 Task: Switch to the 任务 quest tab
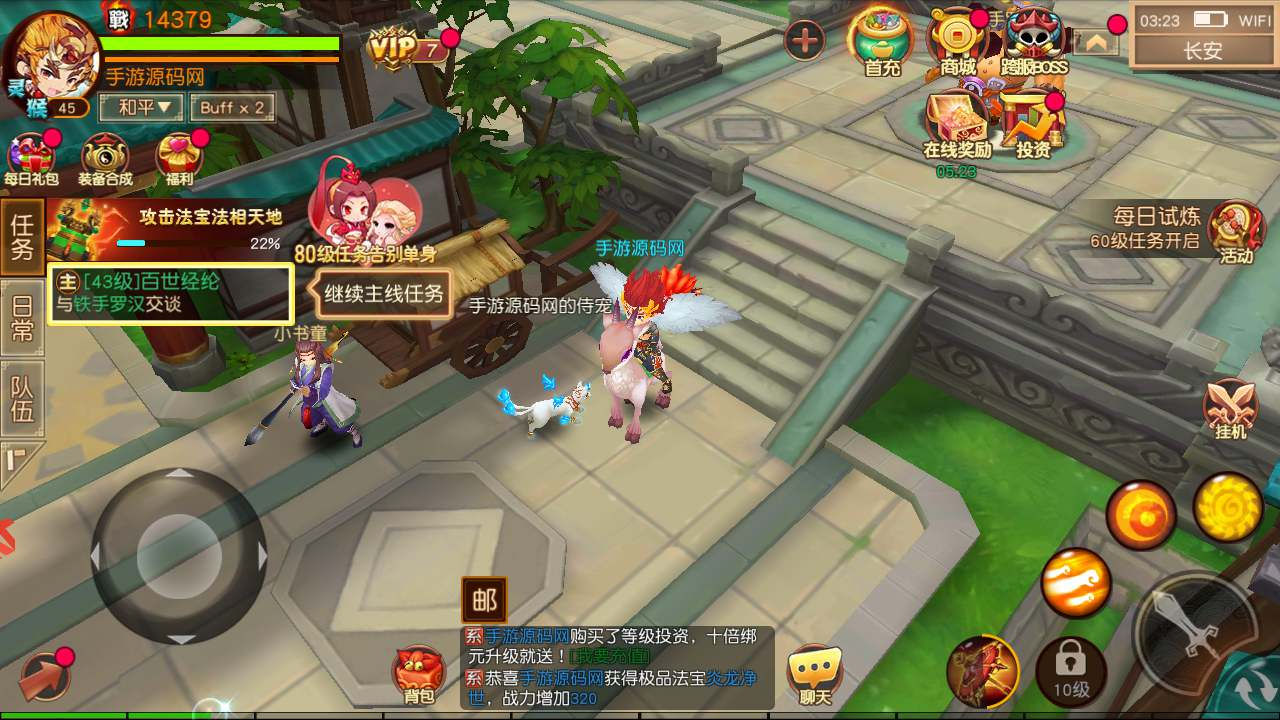click(x=22, y=236)
